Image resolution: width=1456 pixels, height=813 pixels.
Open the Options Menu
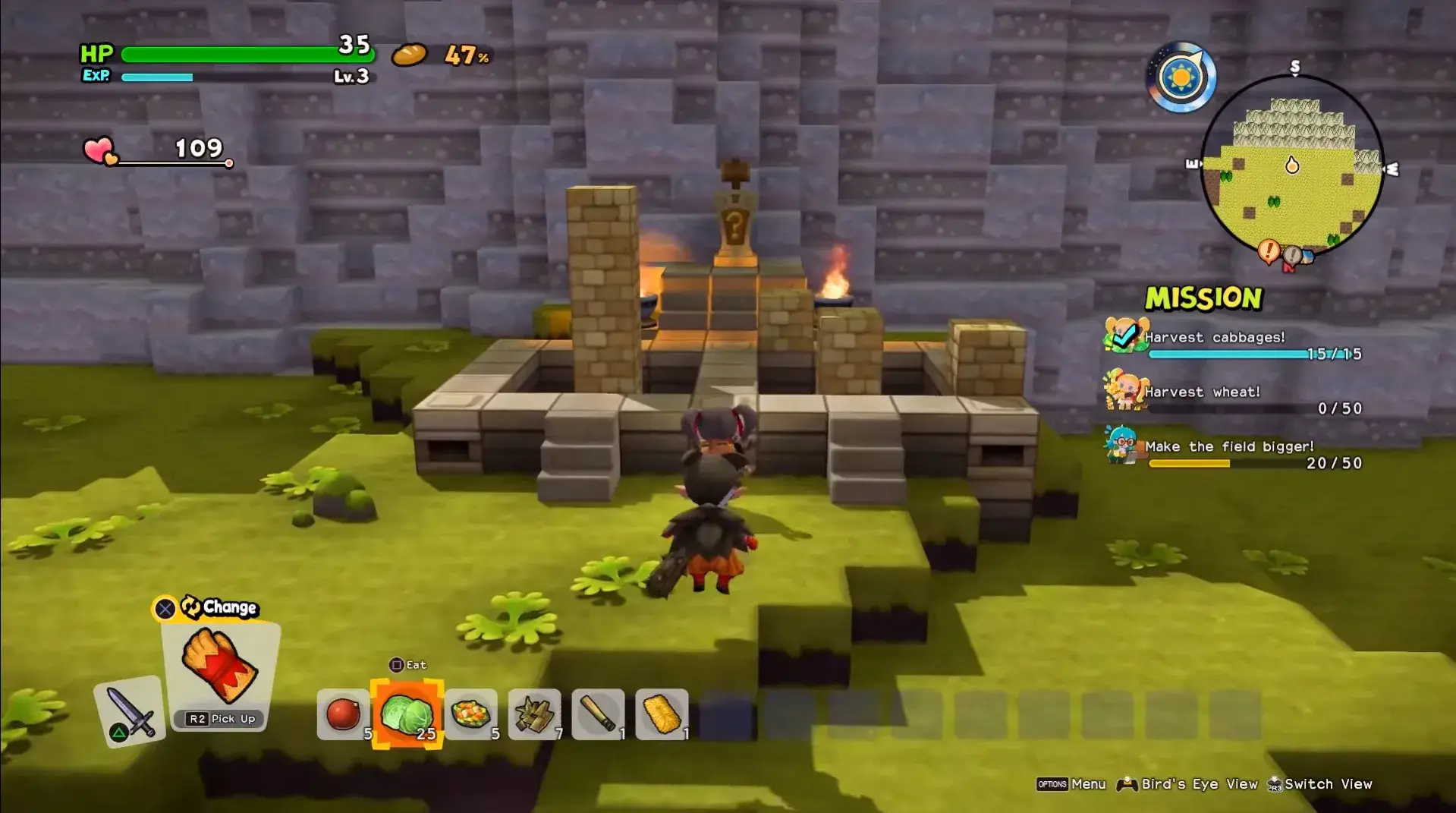(x=1070, y=783)
